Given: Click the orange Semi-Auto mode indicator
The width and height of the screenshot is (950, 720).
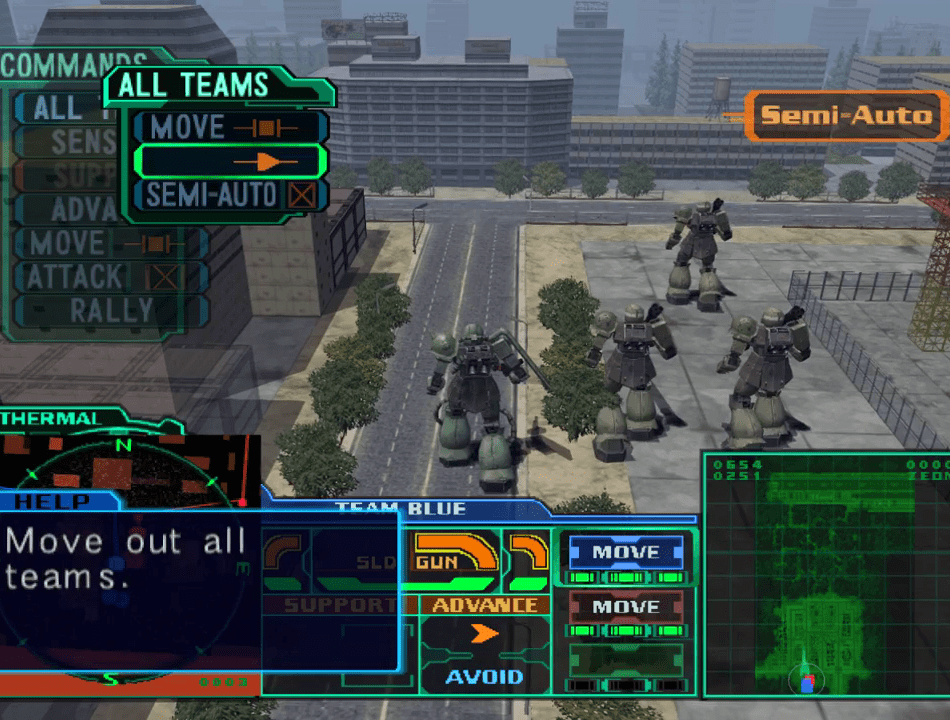Looking at the screenshot, I should (846, 116).
